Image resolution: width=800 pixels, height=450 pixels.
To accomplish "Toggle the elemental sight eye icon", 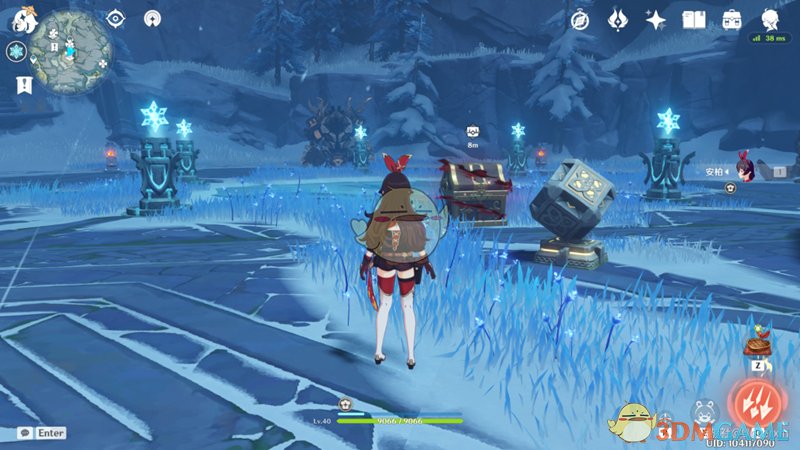I will pos(116,18).
